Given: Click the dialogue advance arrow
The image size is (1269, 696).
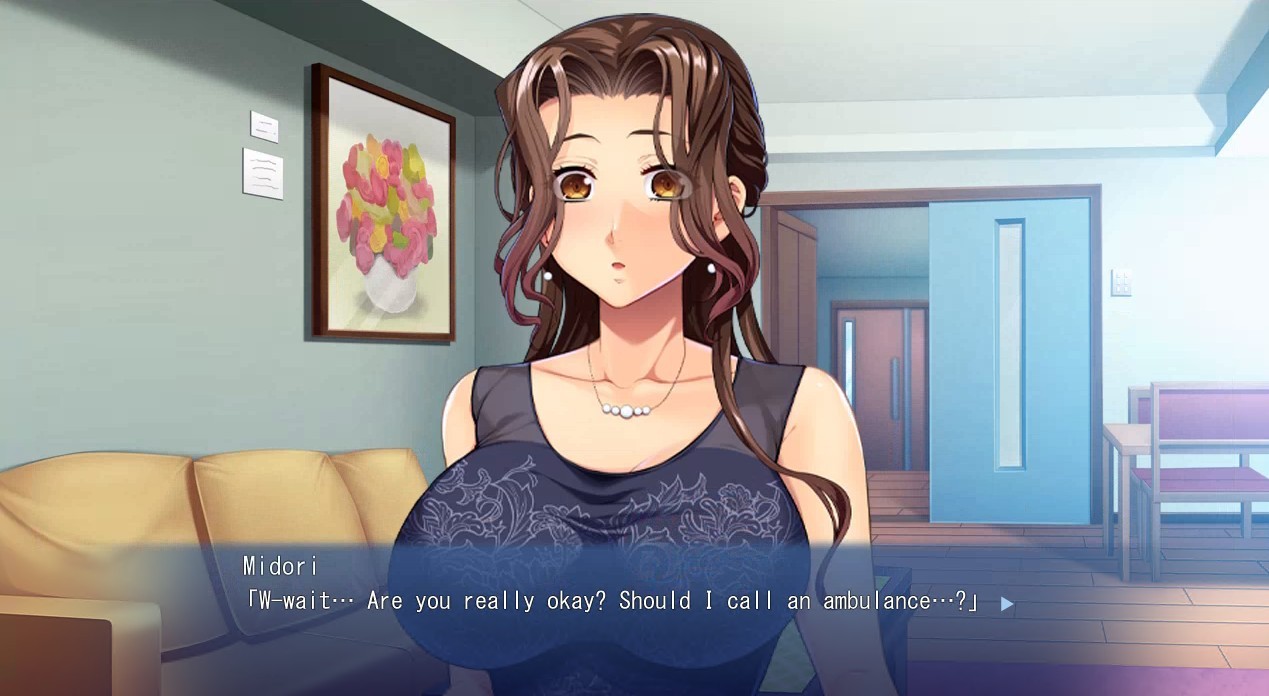Looking at the screenshot, I should (x=1007, y=603).
